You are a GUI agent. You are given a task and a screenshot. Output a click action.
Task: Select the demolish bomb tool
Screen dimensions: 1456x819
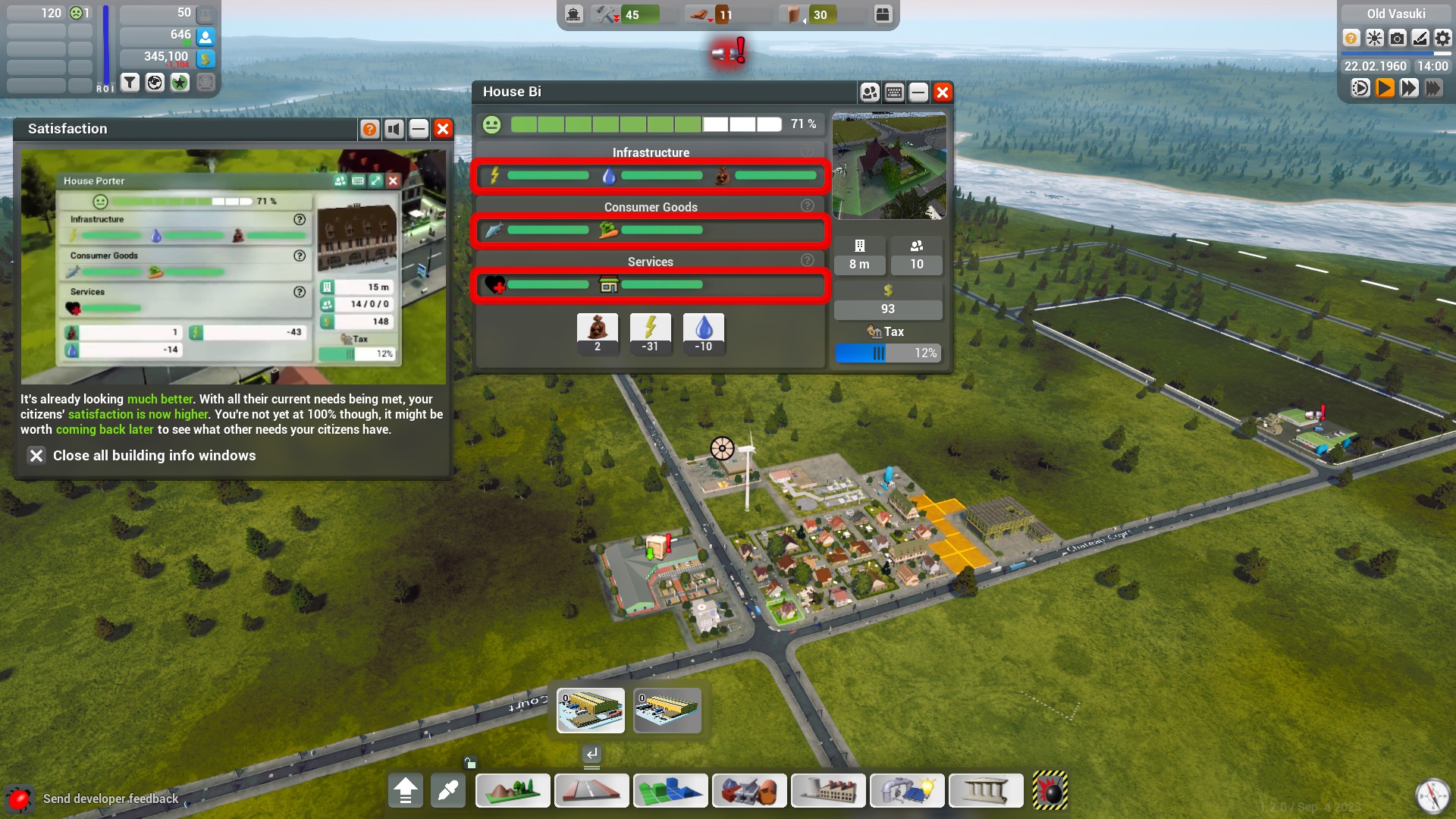(x=1050, y=791)
